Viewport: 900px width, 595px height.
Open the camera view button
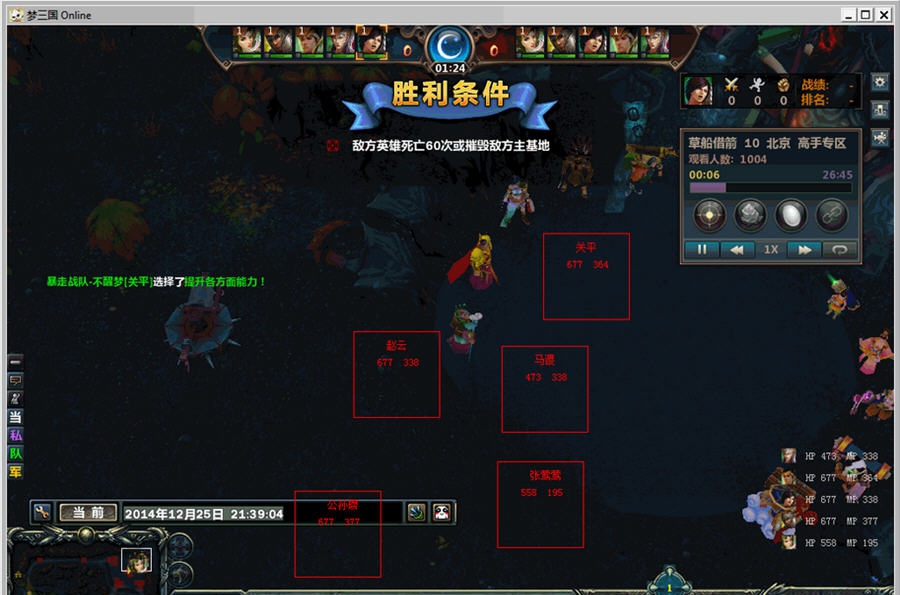pyautogui.click(x=880, y=138)
